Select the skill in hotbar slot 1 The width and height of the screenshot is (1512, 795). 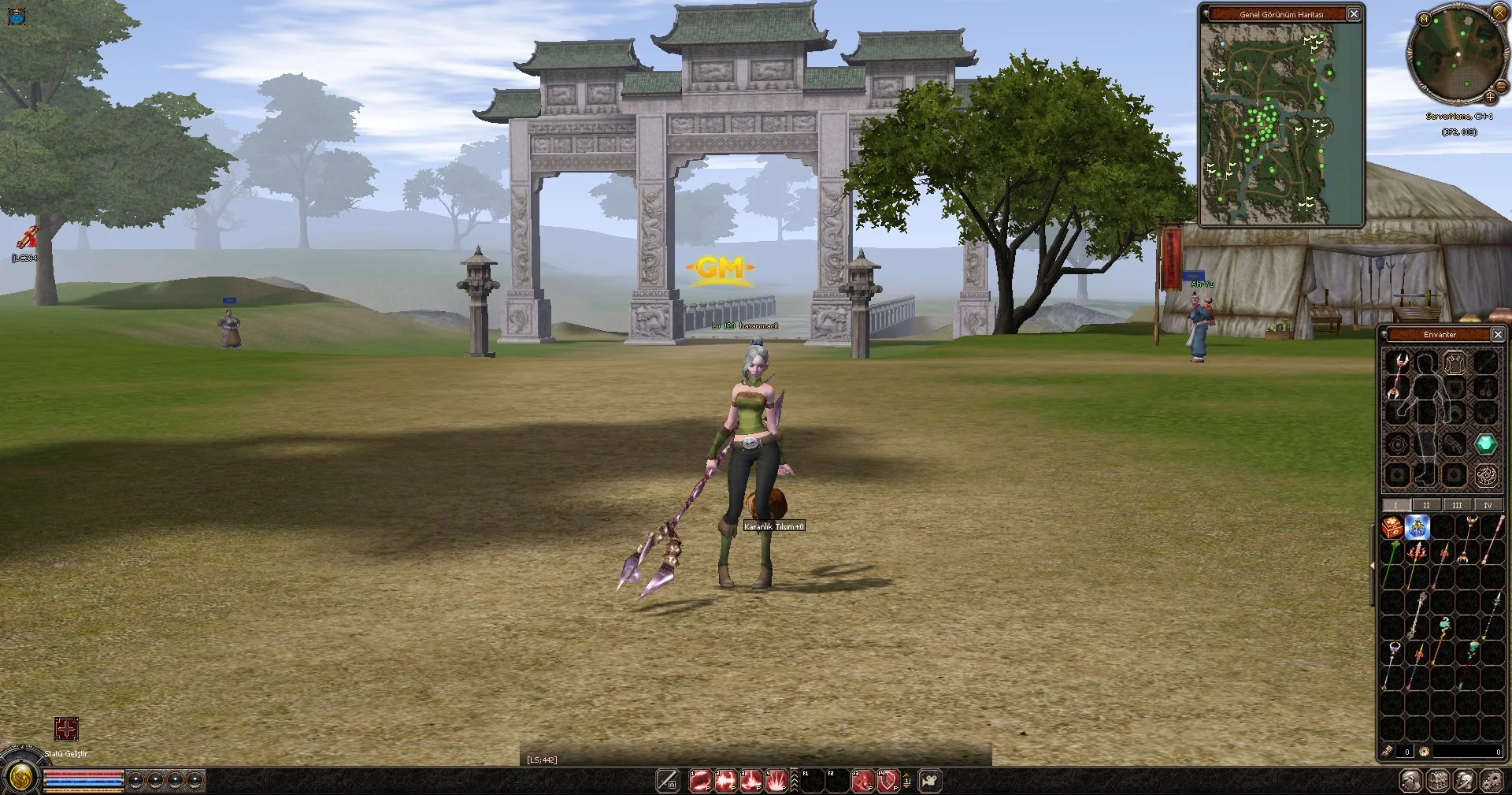[x=701, y=779]
